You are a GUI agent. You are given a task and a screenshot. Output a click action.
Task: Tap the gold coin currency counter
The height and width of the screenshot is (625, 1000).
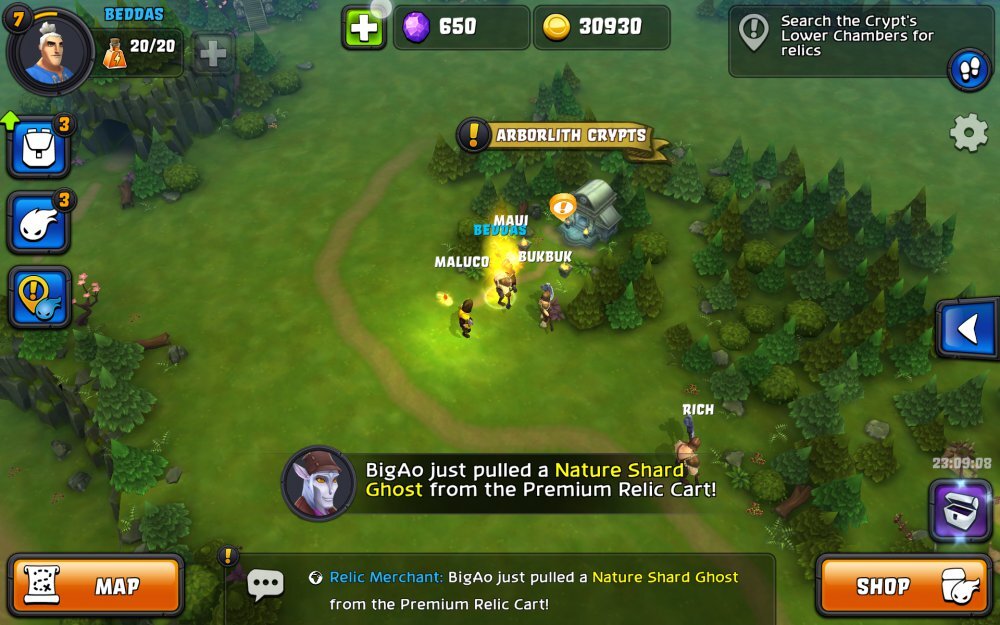pyautogui.click(x=602, y=28)
